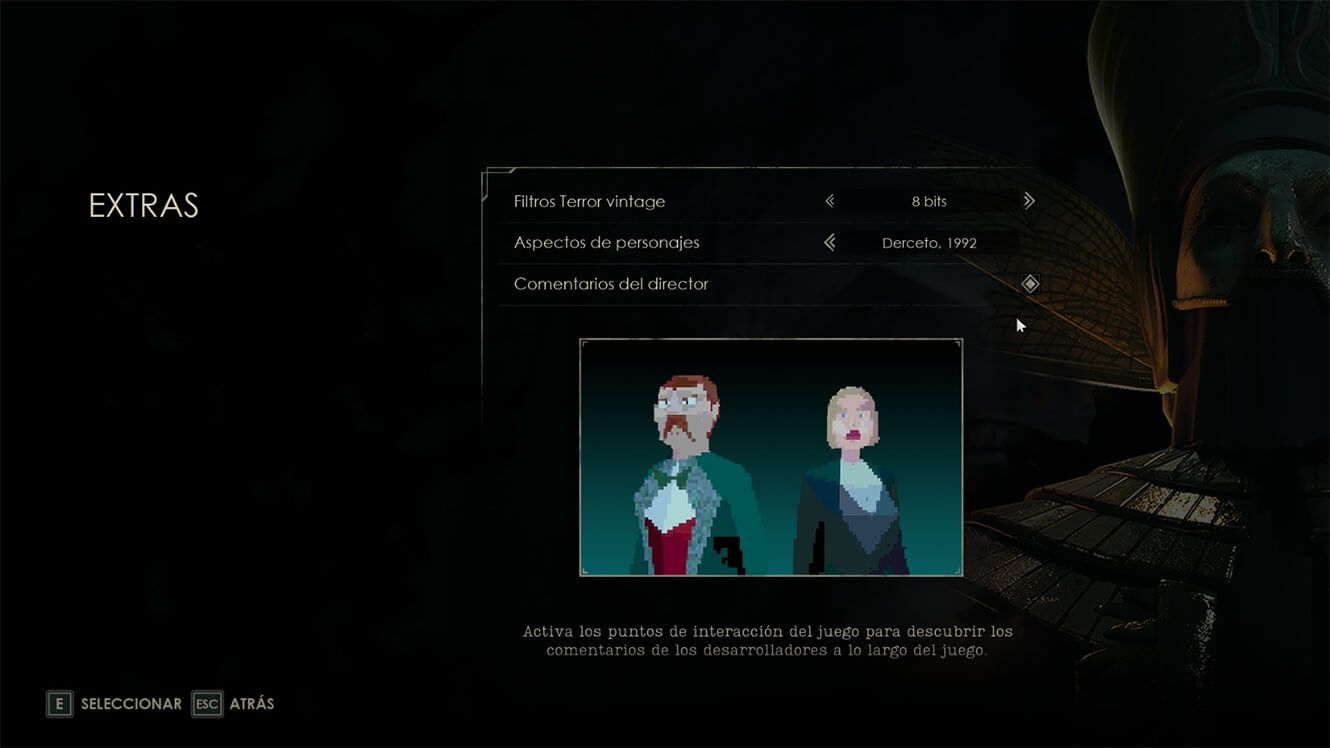
Task: Cycle "Filtros Terror vintage" to next filter
Action: (x=1029, y=200)
